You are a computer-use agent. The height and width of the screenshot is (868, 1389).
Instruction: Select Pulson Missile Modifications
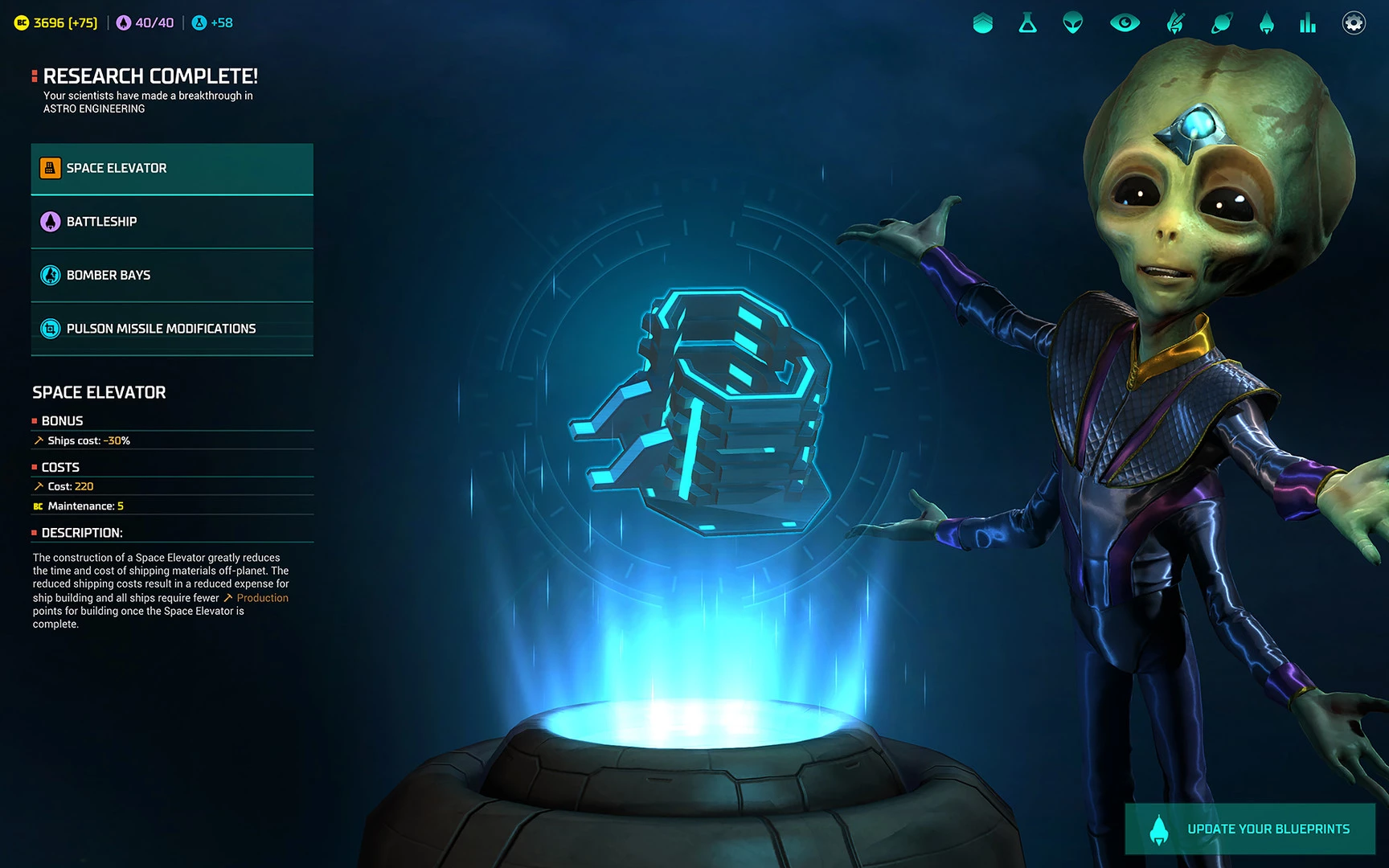point(172,329)
